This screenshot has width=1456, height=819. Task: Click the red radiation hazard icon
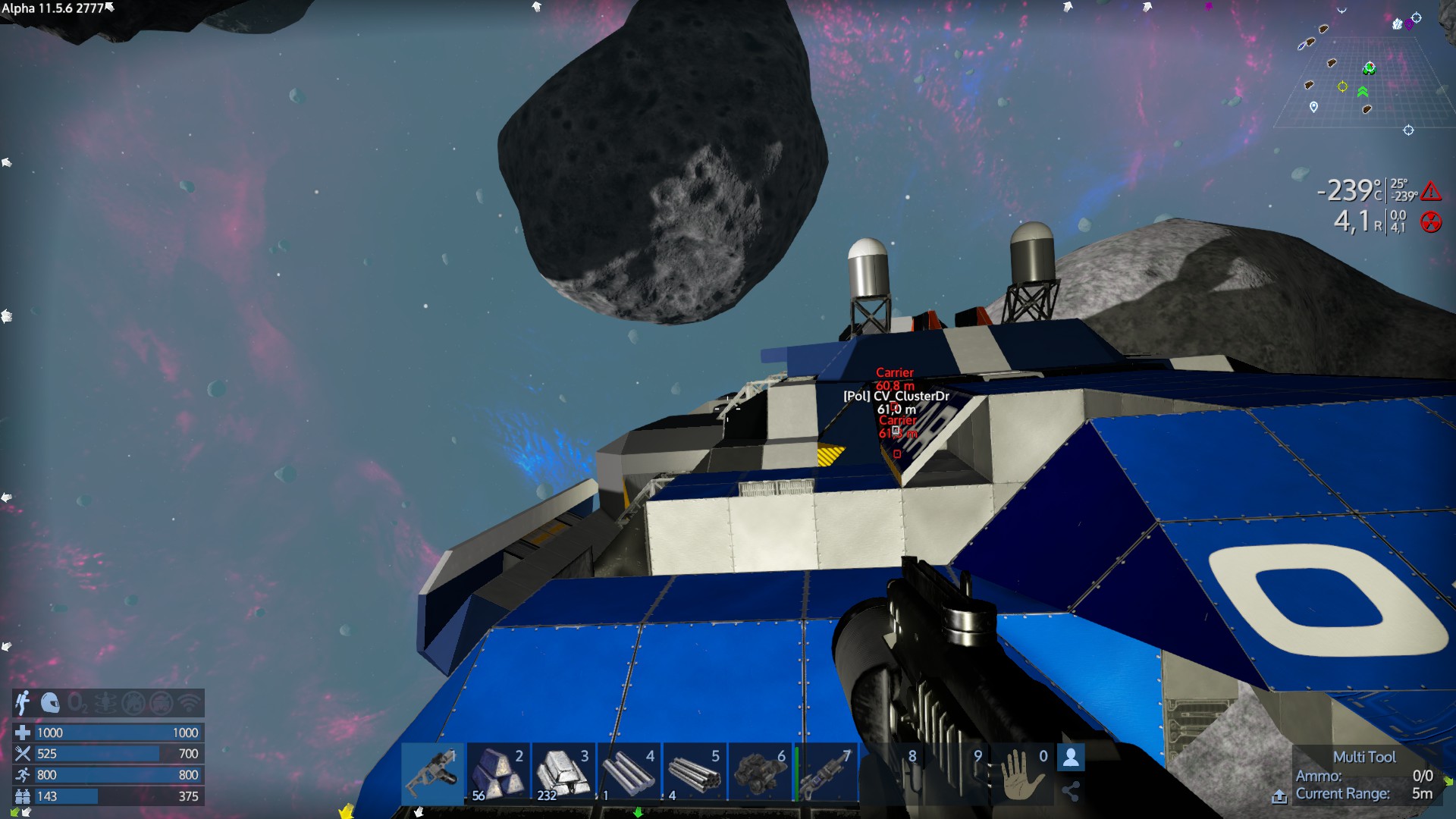coord(1431,221)
